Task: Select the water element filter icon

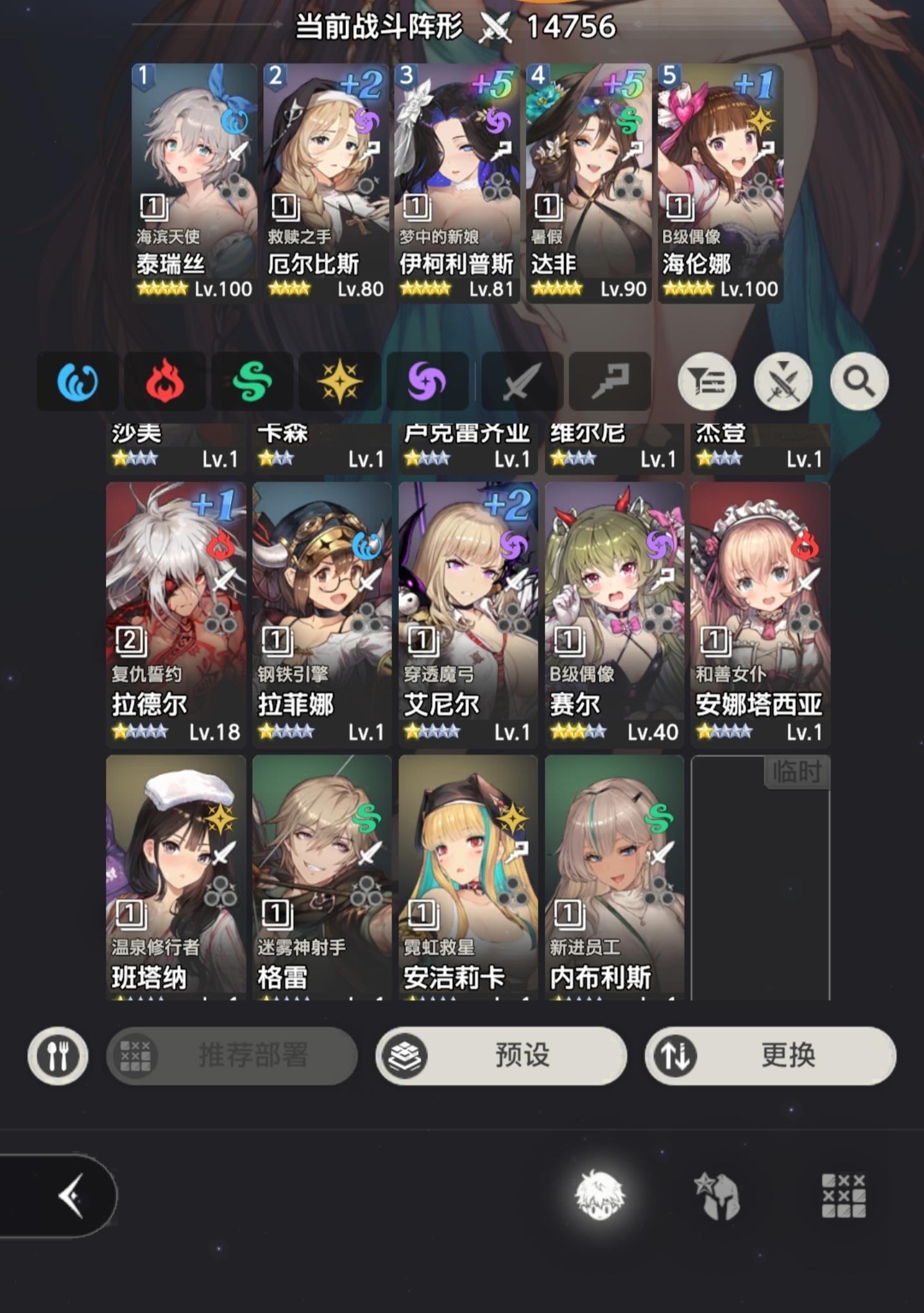Action: [77, 380]
